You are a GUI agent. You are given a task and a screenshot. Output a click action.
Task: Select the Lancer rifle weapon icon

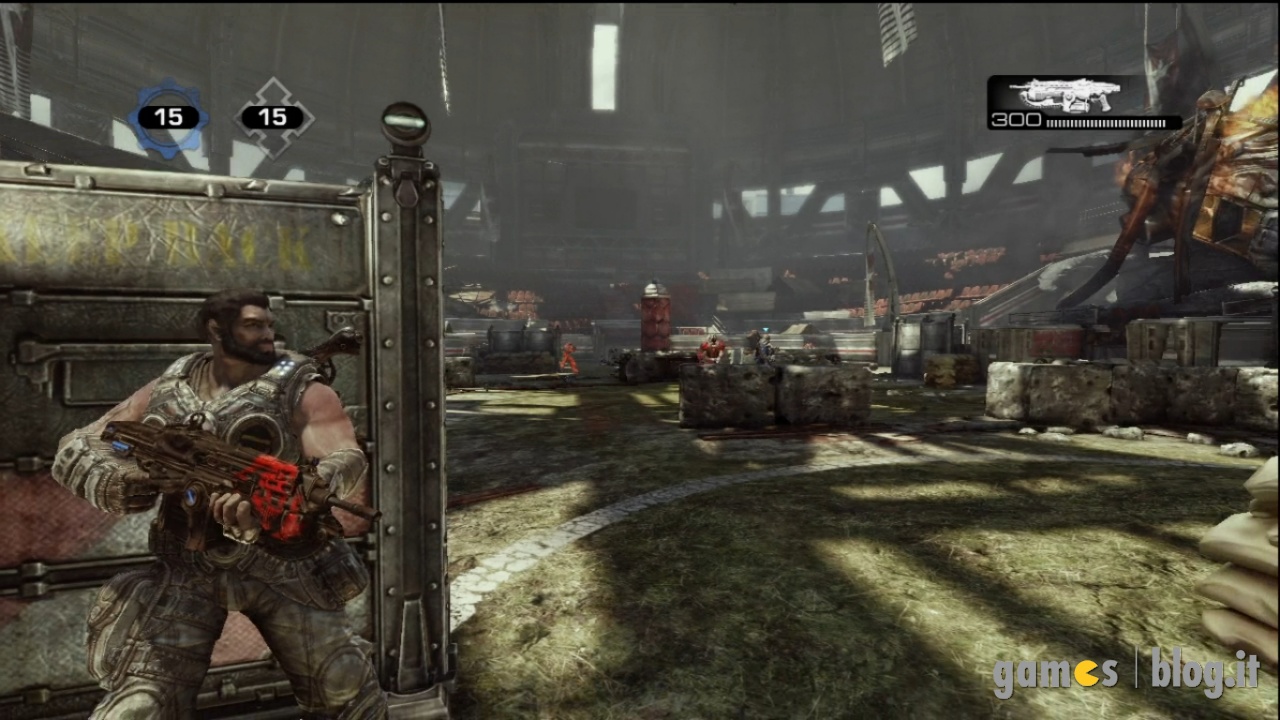point(1061,95)
